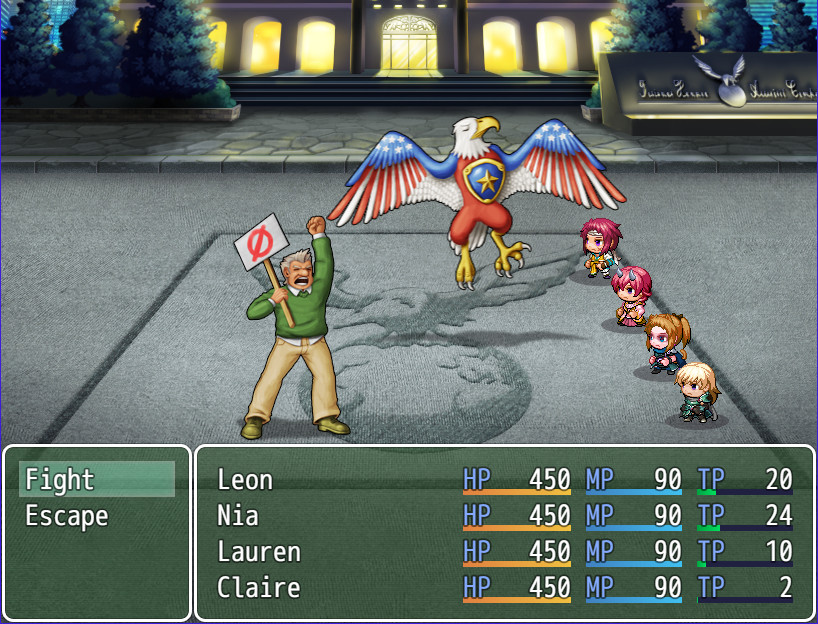Select Leon's row in the party status
The height and width of the screenshot is (624, 818).
[x=504, y=480]
